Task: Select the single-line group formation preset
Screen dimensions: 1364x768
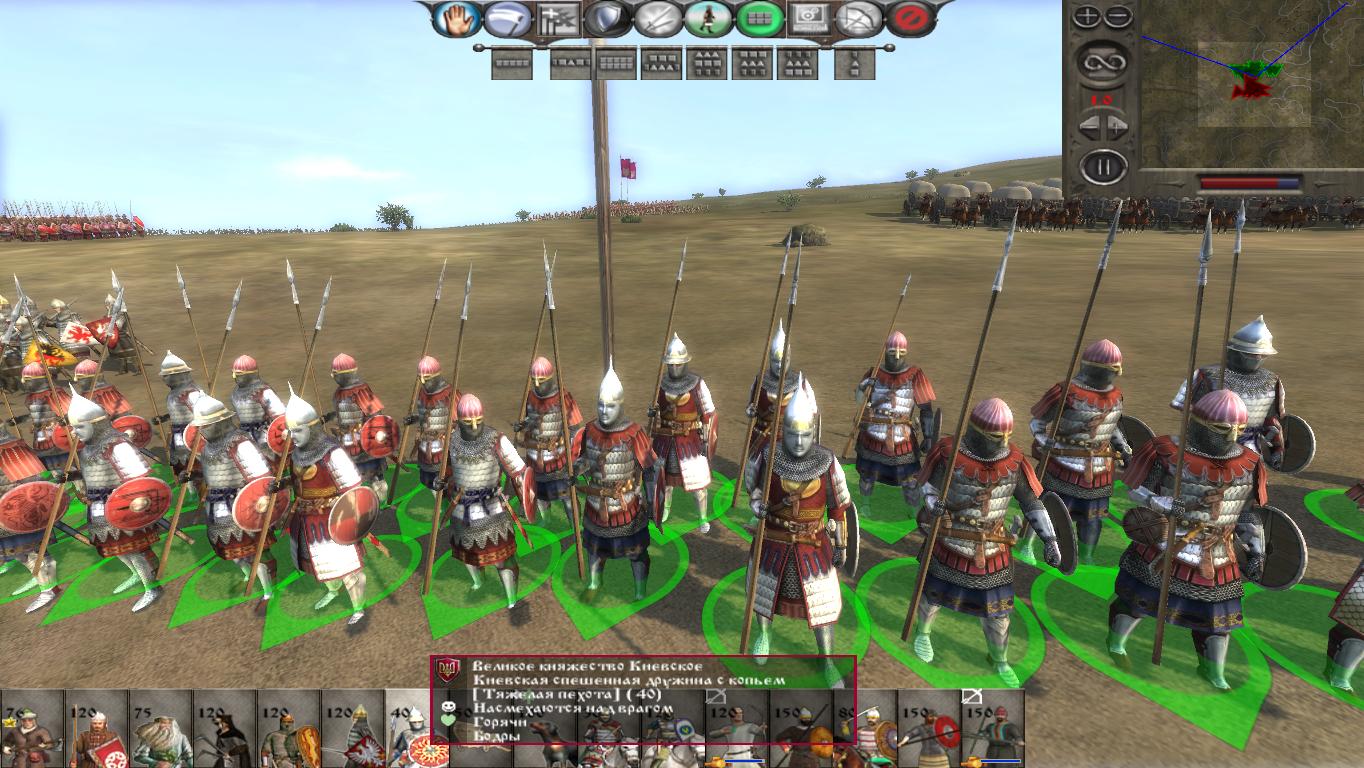Action: [x=512, y=64]
